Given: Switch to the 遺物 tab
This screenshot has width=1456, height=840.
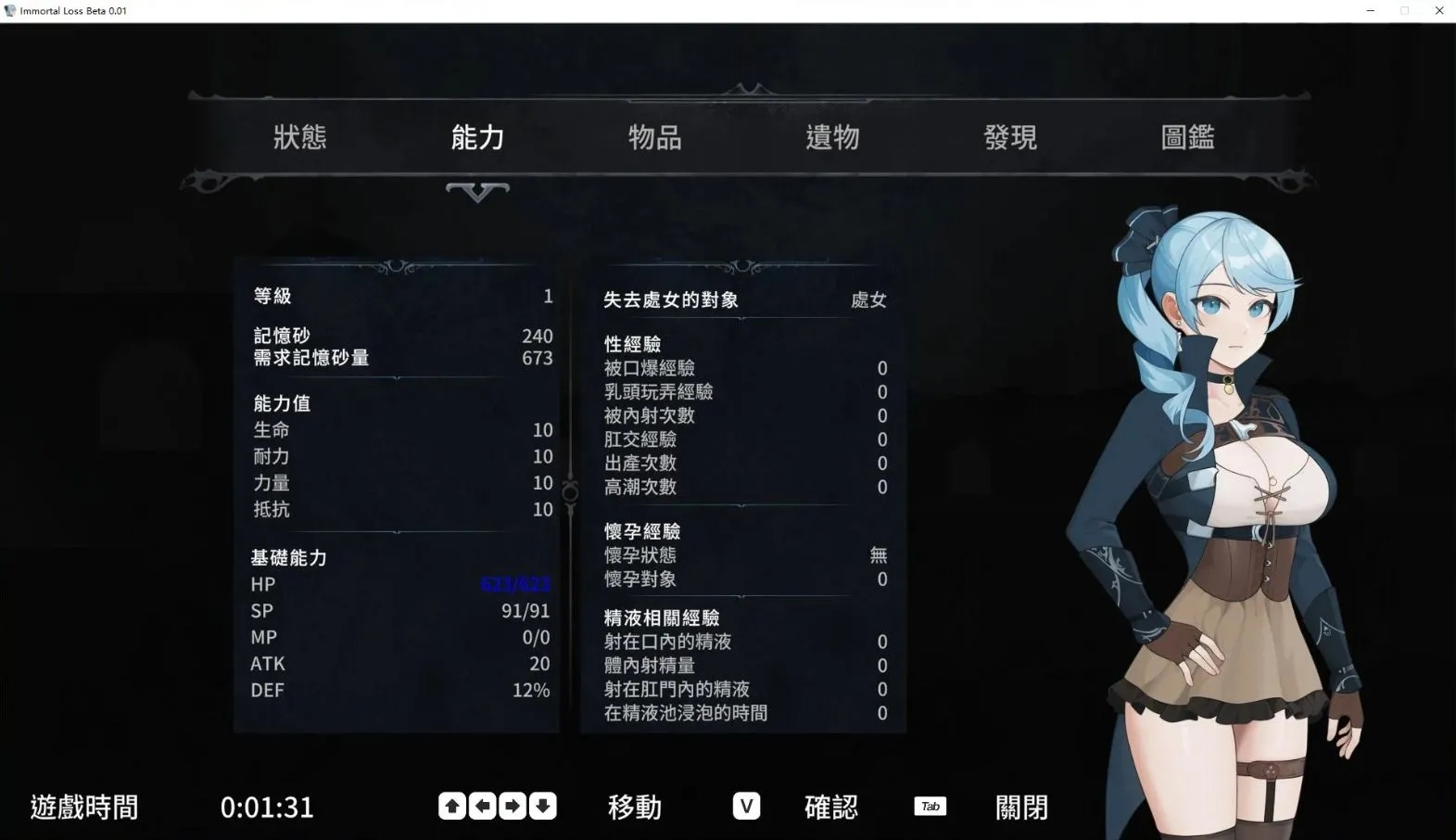Looking at the screenshot, I should (x=832, y=136).
